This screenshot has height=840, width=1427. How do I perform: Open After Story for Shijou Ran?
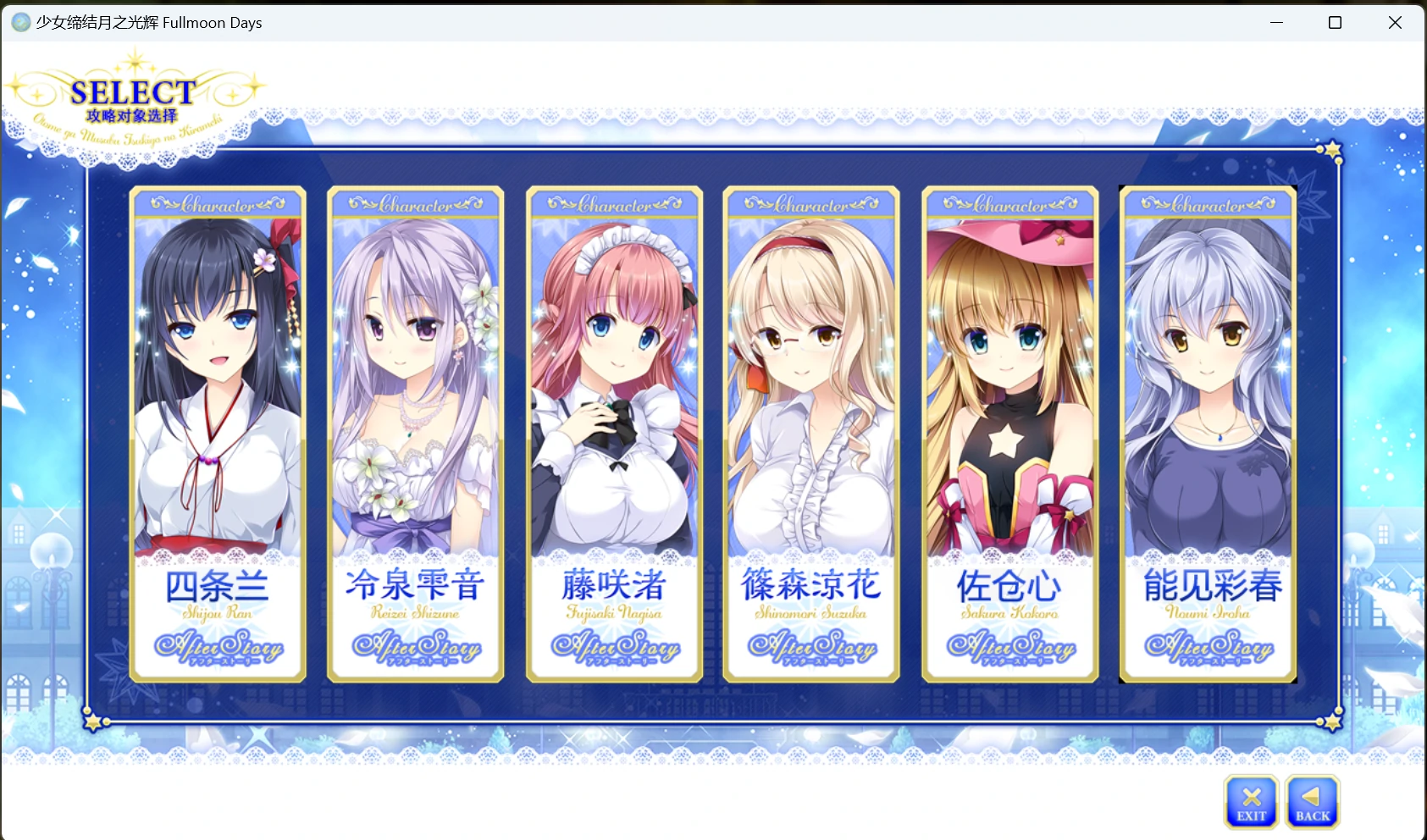218,648
